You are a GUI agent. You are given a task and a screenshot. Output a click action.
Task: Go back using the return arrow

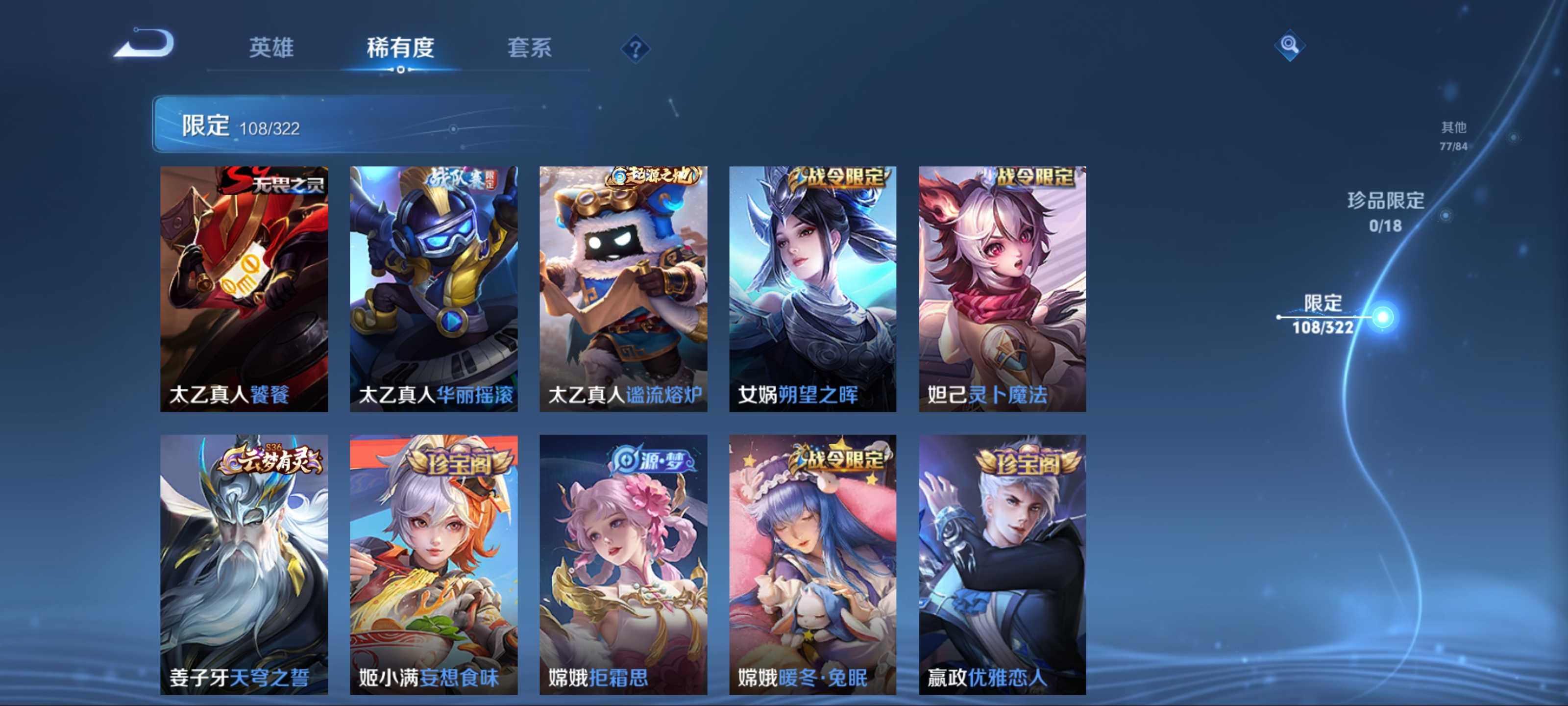tap(145, 44)
